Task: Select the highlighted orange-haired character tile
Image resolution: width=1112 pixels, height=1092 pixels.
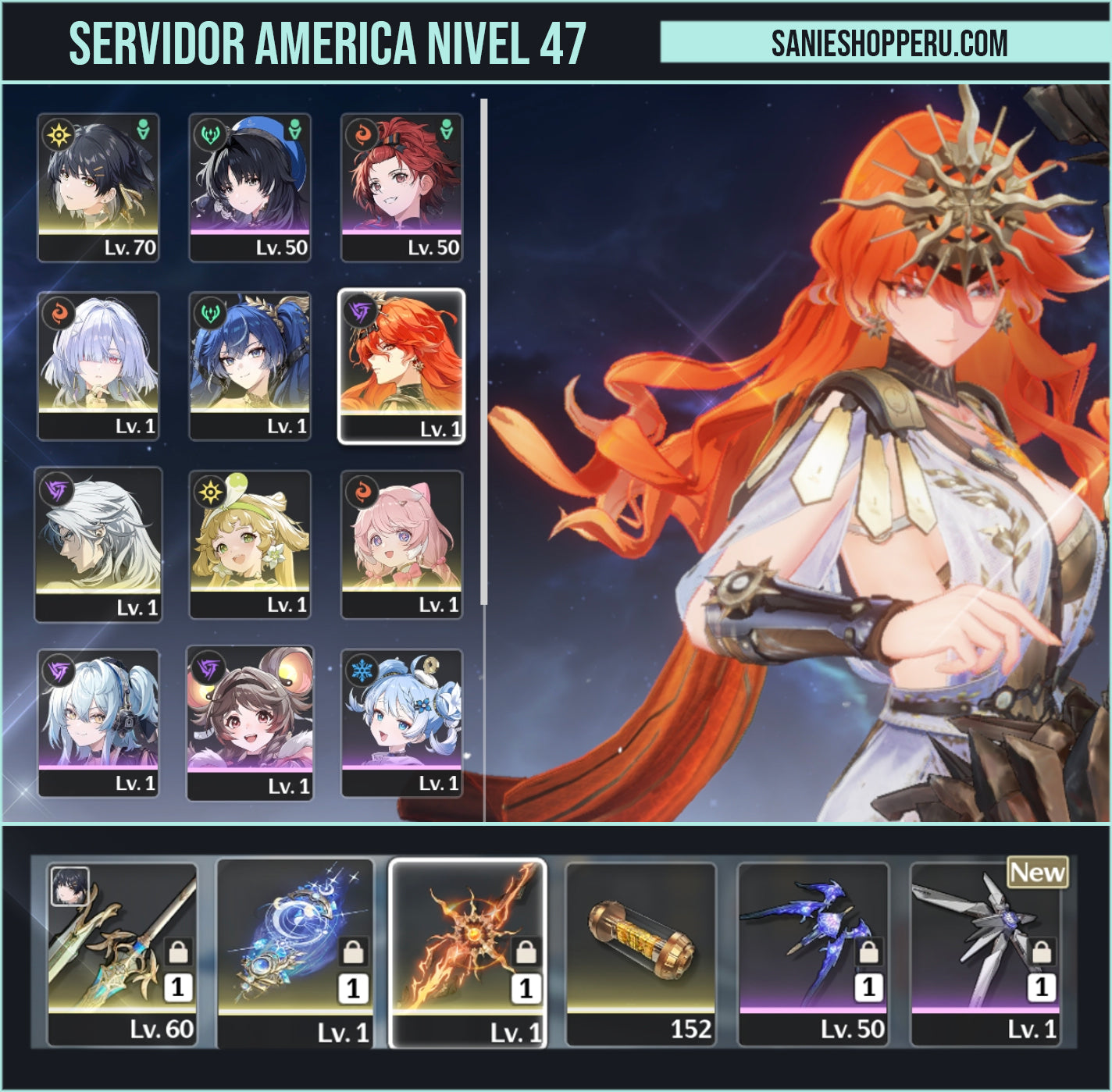Action: tap(401, 365)
